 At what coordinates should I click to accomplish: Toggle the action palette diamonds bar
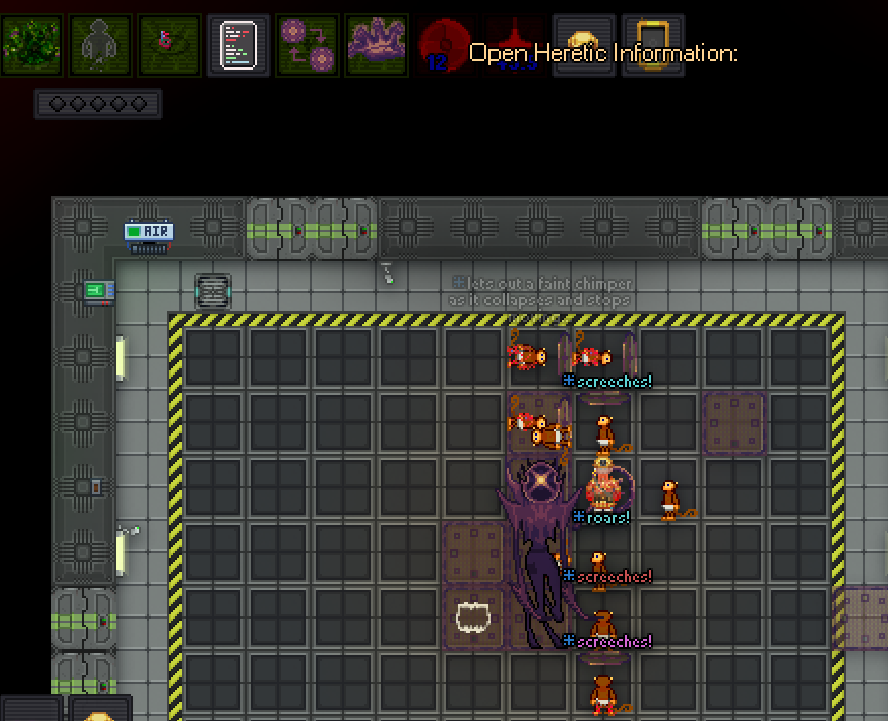pyautogui.click(x=97, y=104)
